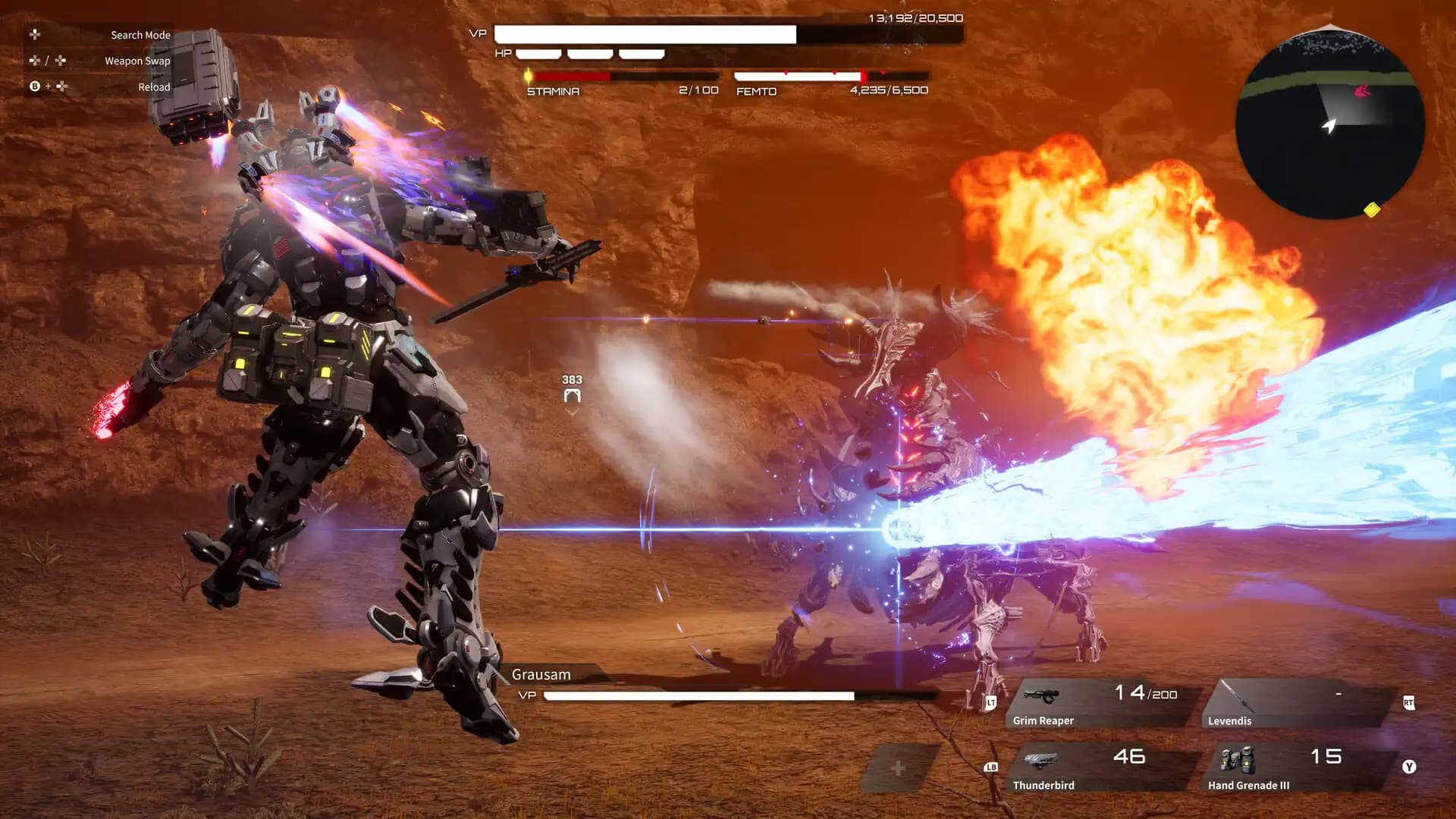Click the LT trigger badge next to Grim Reaper

[x=990, y=702]
